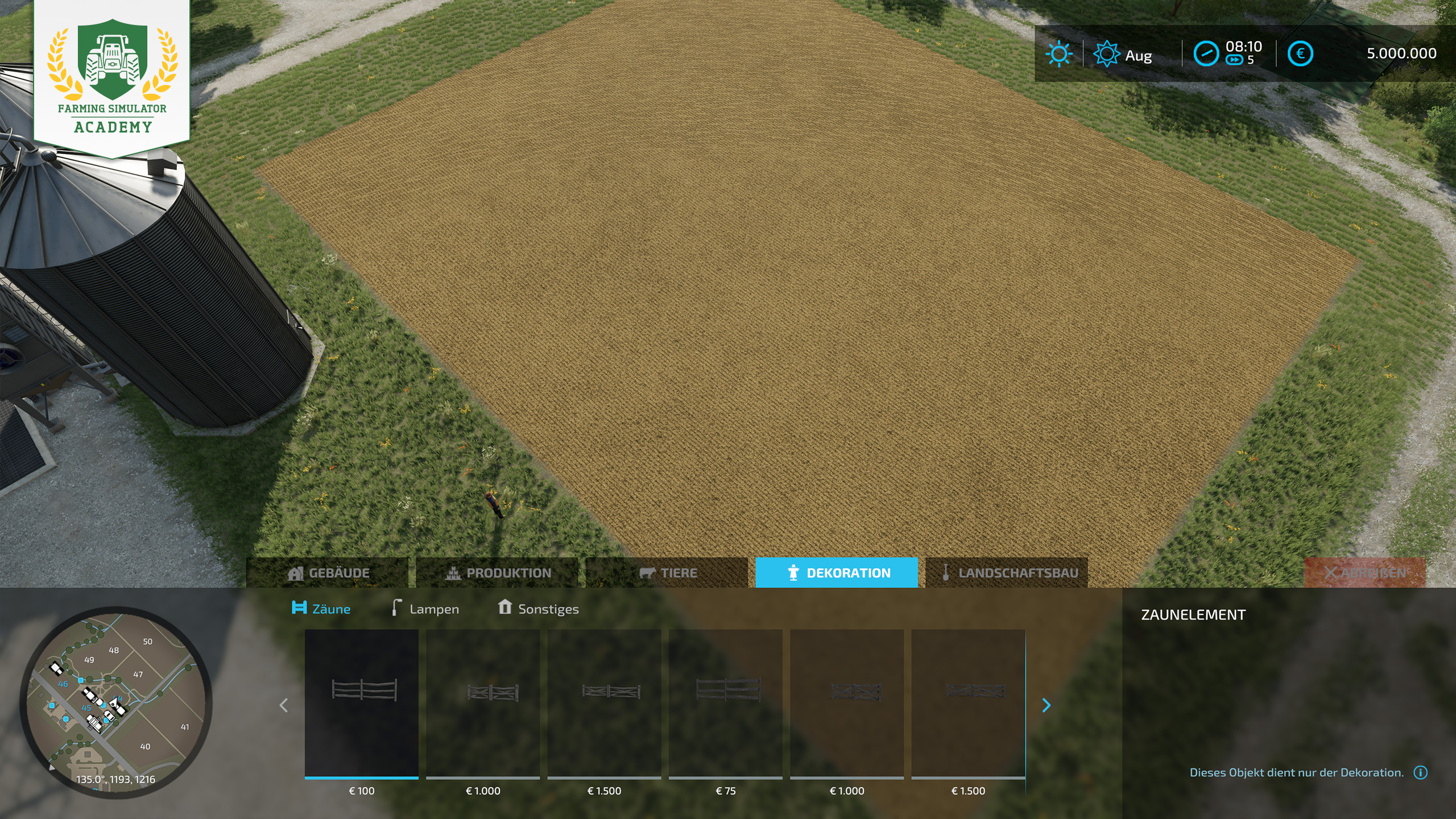Image resolution: width=1456 pixels, height=819 pixels.
Task: Select the €100 fence element
Action: pyautogui.click(x=362, y=704)
